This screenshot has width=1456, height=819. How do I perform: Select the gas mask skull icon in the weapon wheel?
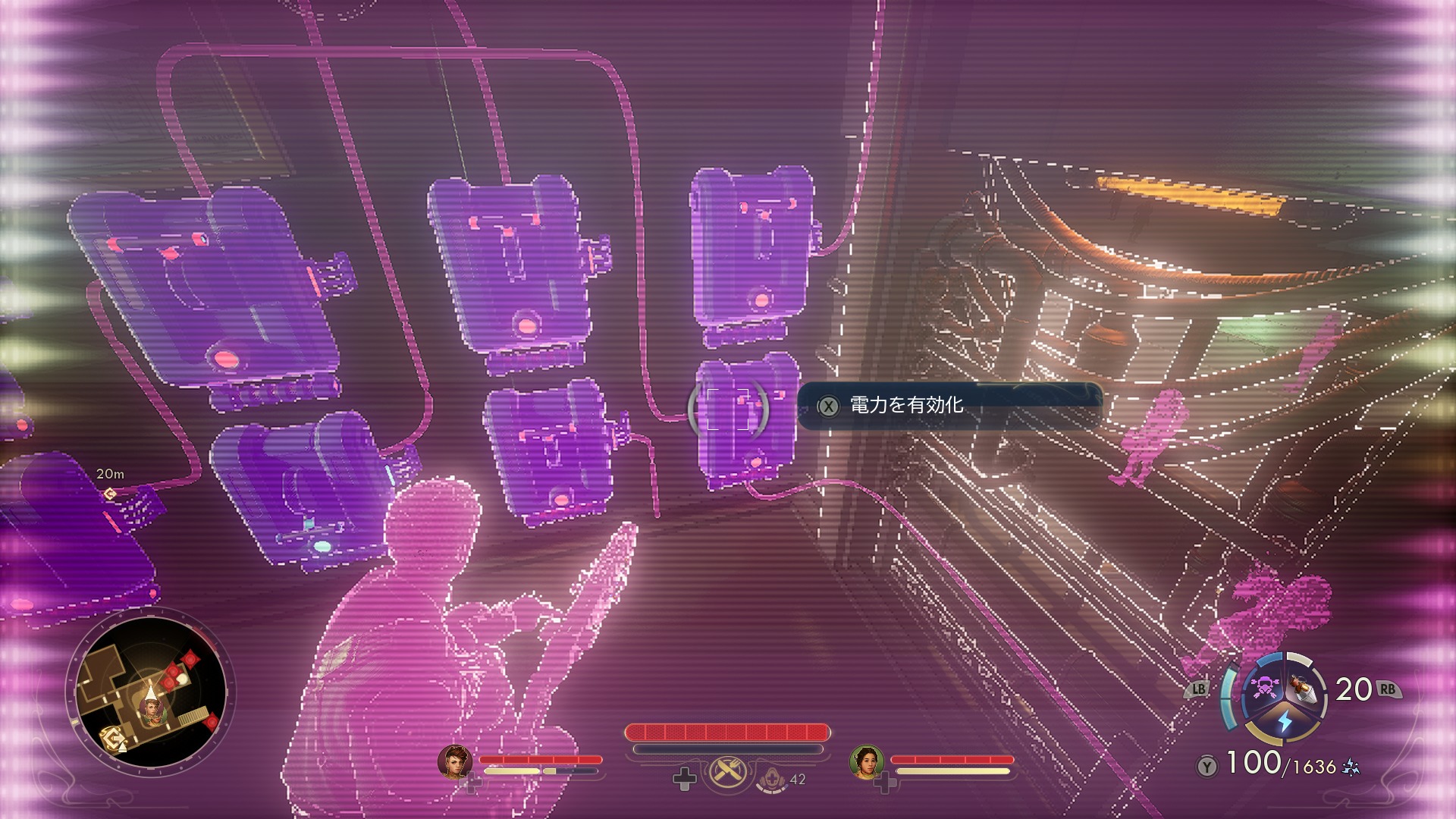(x=1265, y=689)
